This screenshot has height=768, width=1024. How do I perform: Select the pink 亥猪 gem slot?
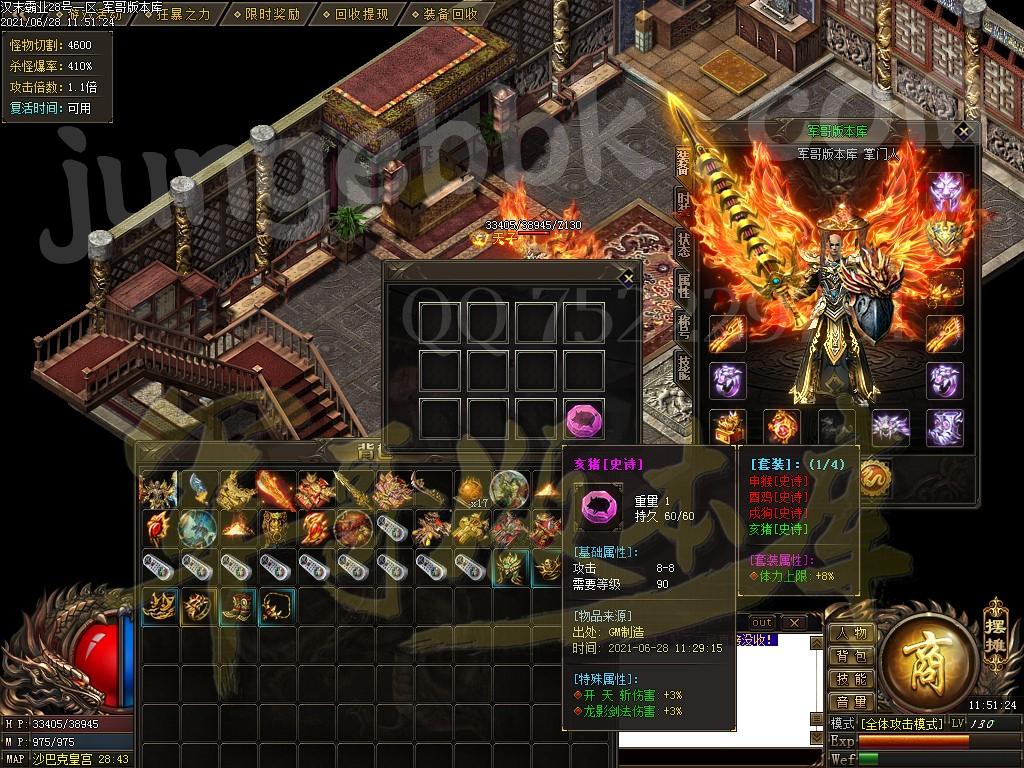click(584, 418)
